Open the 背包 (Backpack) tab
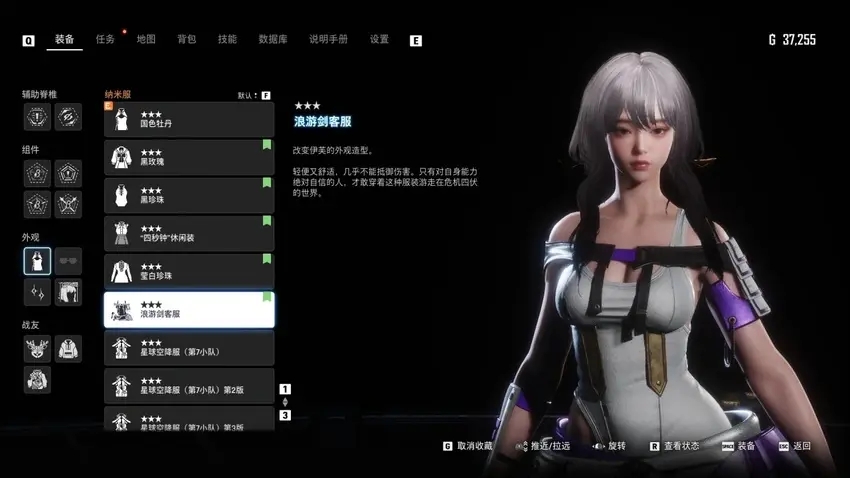The height and width of the screenshot is (478, 850). pyautogui.click(x=186, y=40)
